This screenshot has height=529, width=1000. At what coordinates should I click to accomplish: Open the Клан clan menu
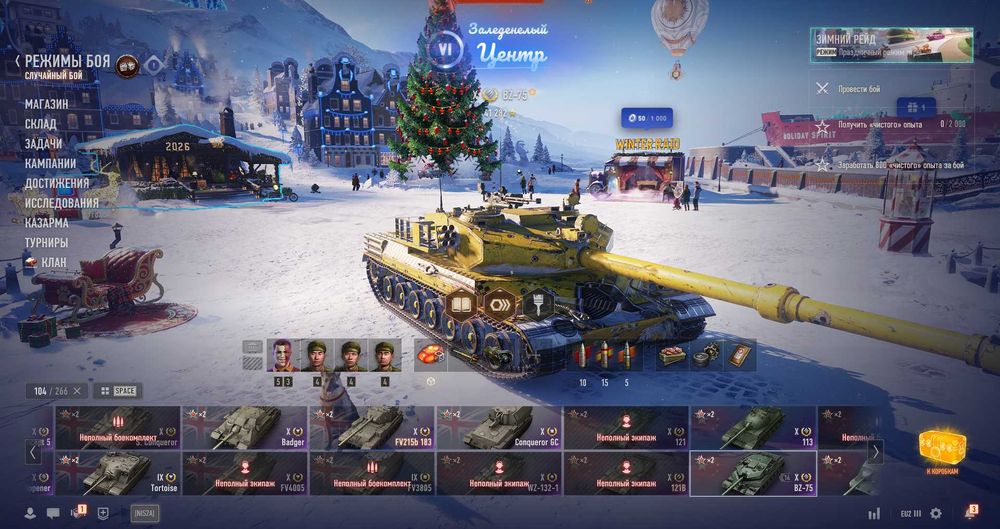pos(54,262)
